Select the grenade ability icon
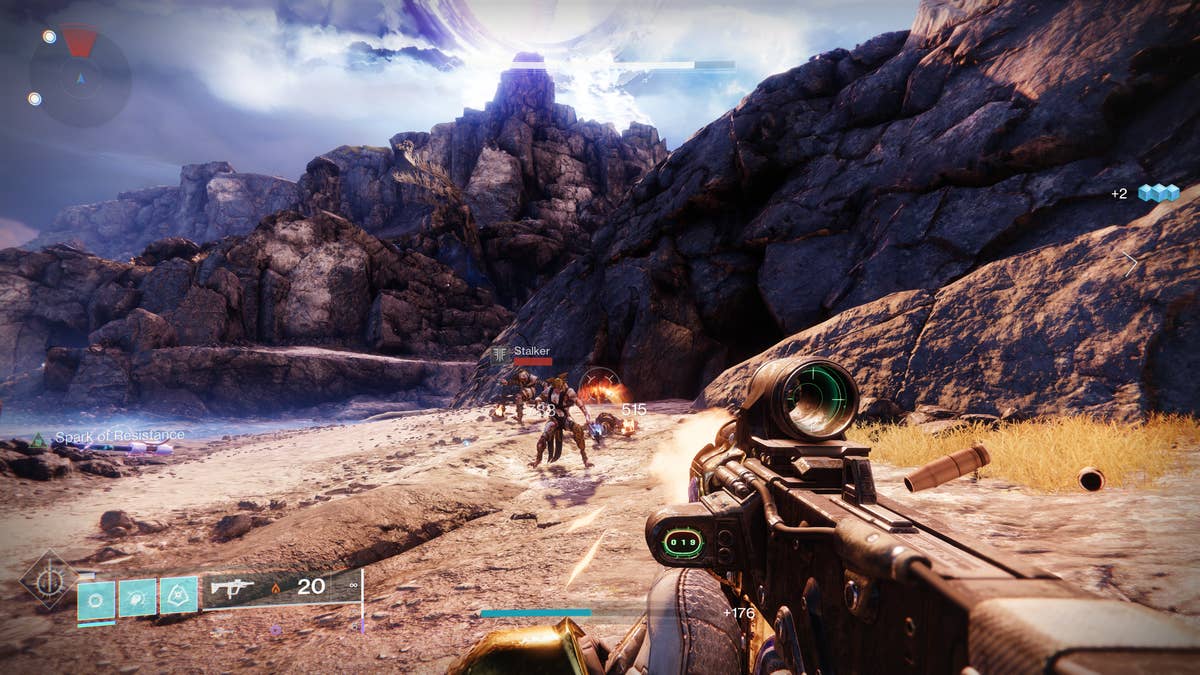The width and height of the screenshot is (1200, 675). [x=97, y=599]
